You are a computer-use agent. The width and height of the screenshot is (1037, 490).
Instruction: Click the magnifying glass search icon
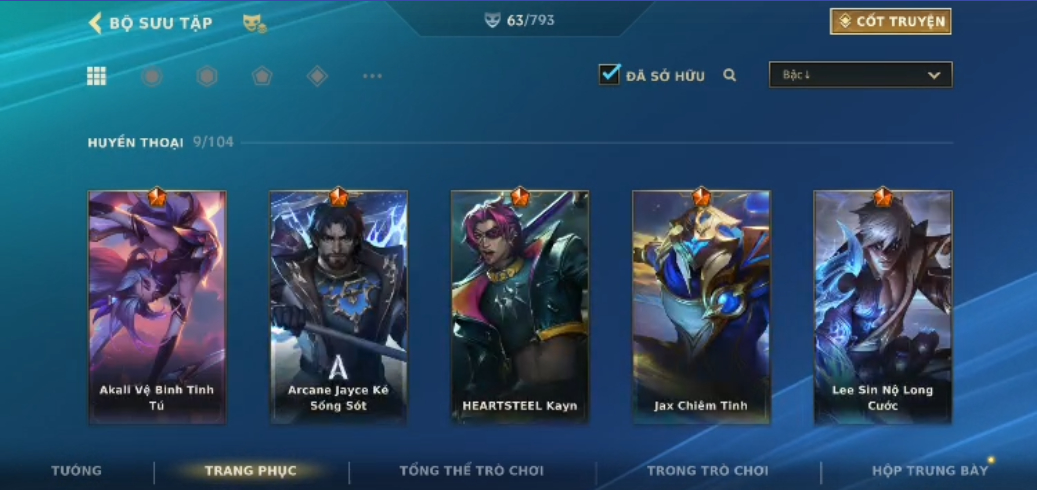click(730, 75)
